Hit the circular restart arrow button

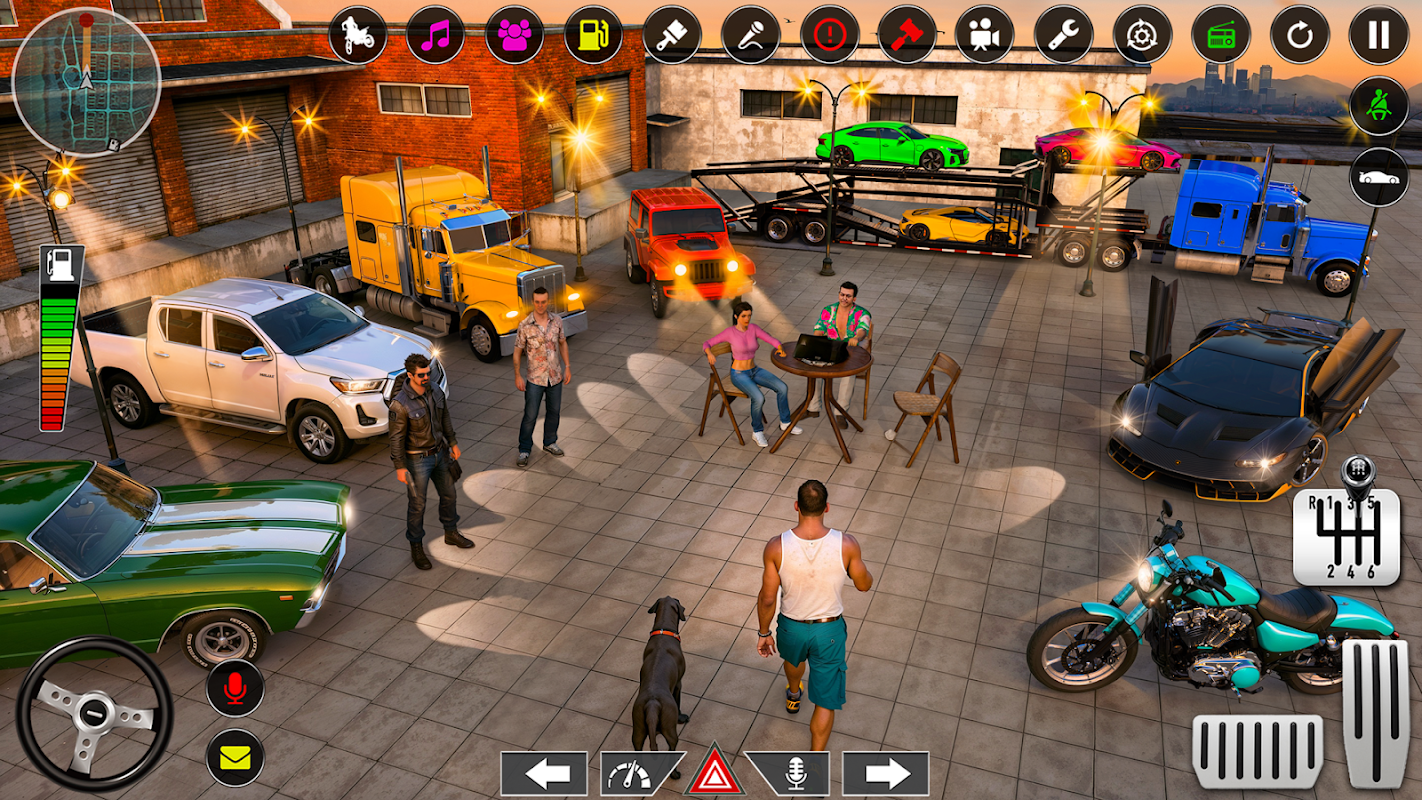coord(1300,35)
